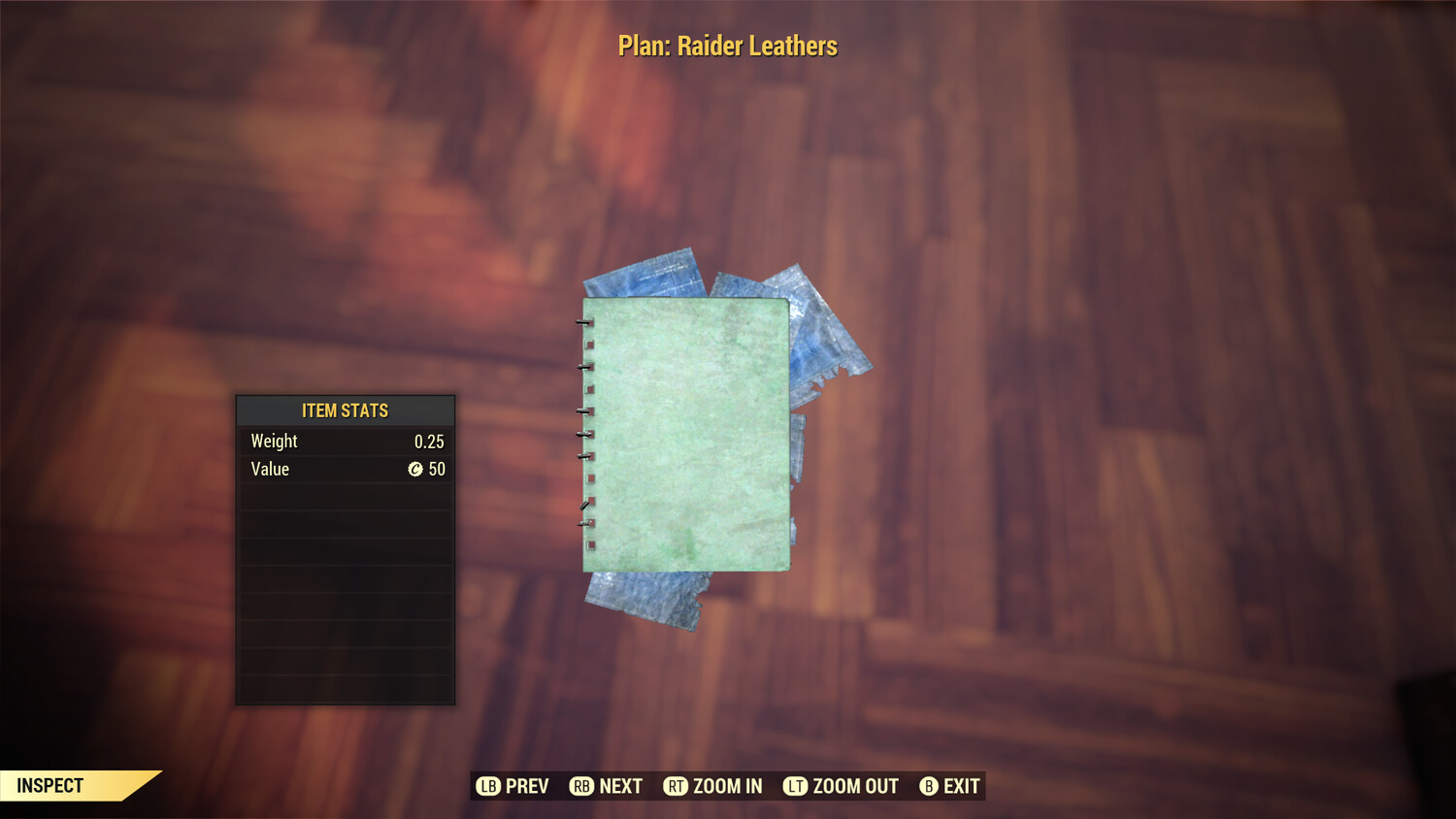Select the NEXT control

click(621, 786)
